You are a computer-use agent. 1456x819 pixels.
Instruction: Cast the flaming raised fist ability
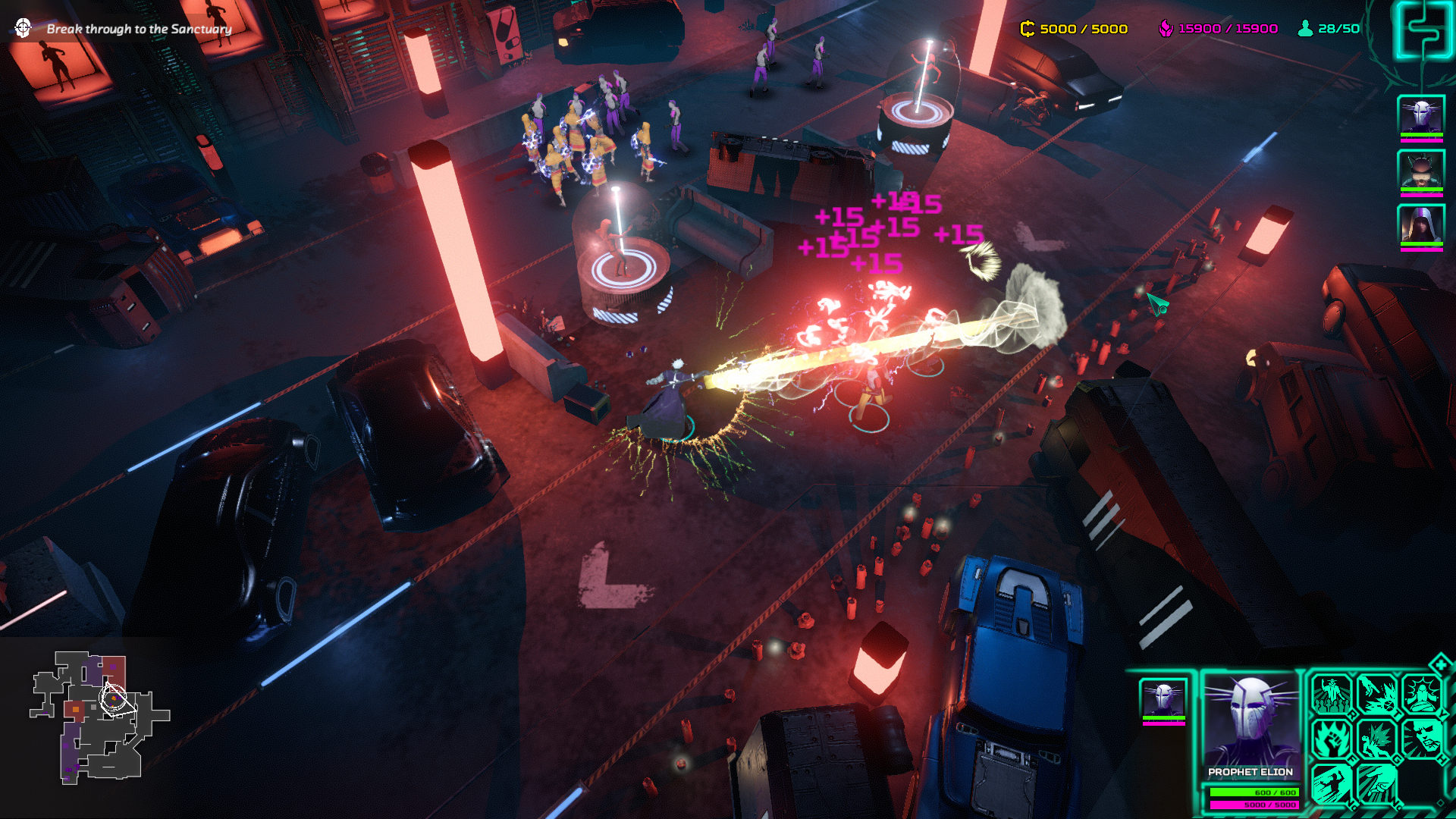1332,739
